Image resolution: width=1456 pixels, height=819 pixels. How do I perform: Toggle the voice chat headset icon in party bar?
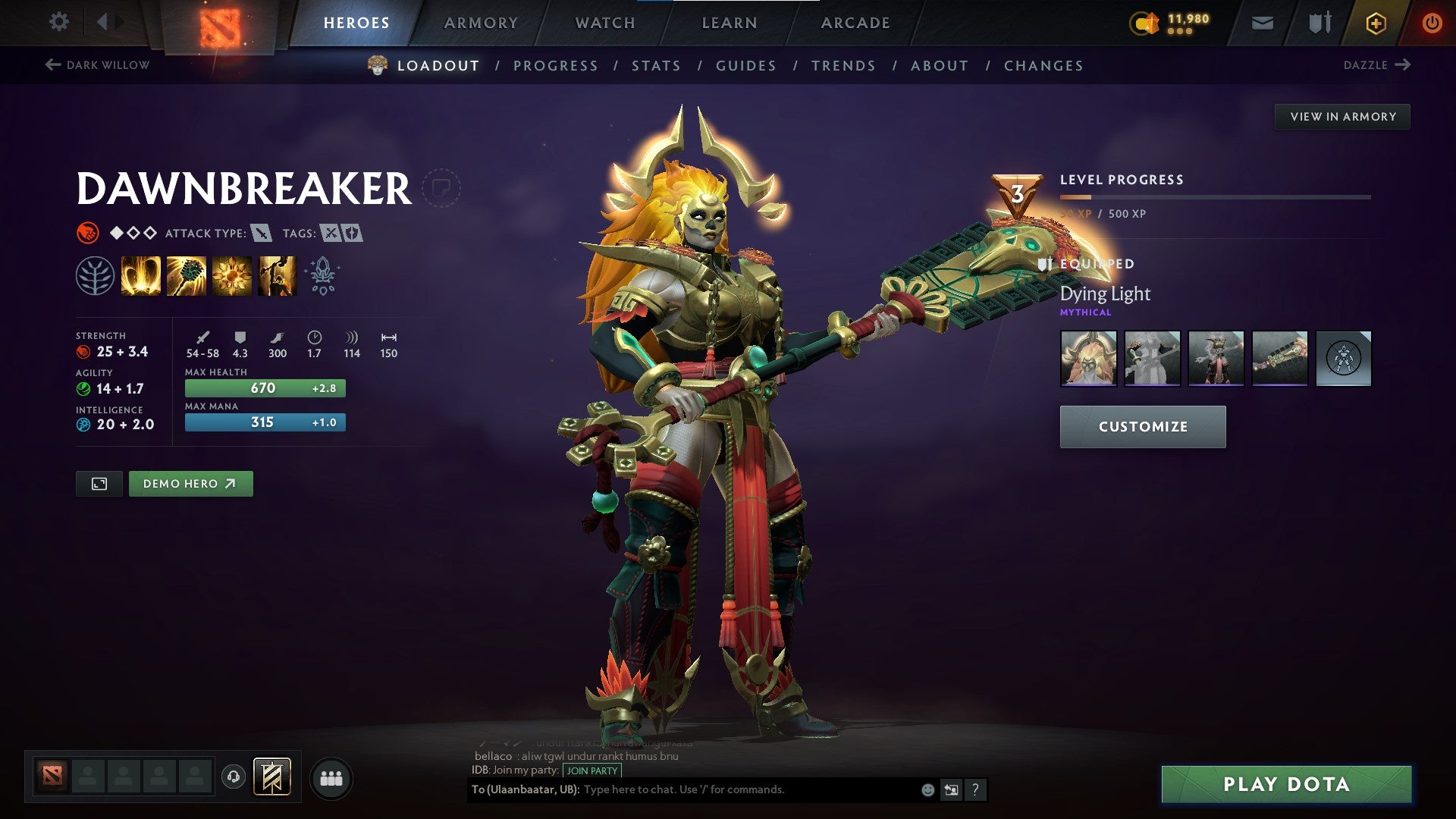tap(235, 778)
